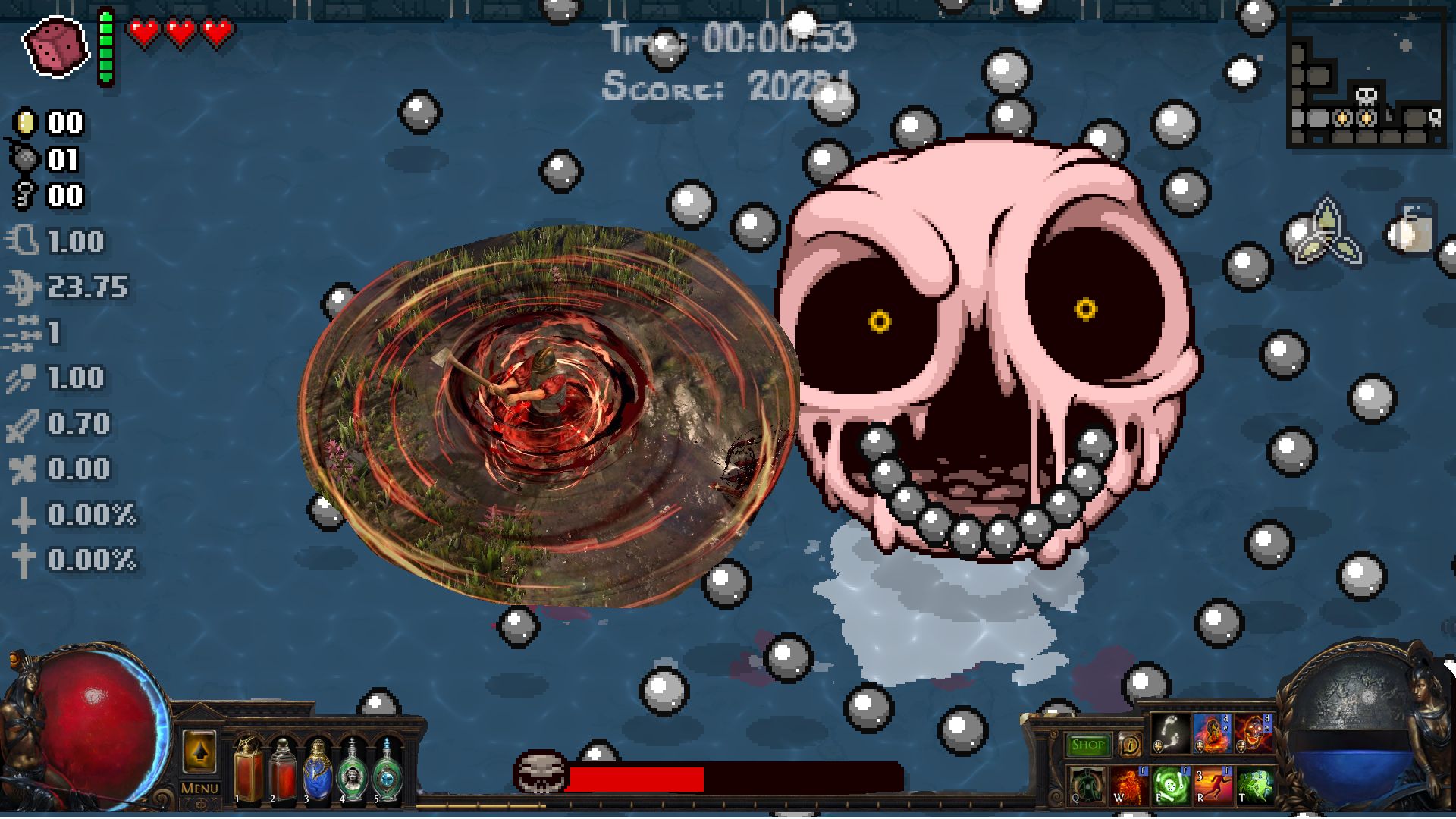Activate the T summon phantasms skill icon

tap(1256, 785)
